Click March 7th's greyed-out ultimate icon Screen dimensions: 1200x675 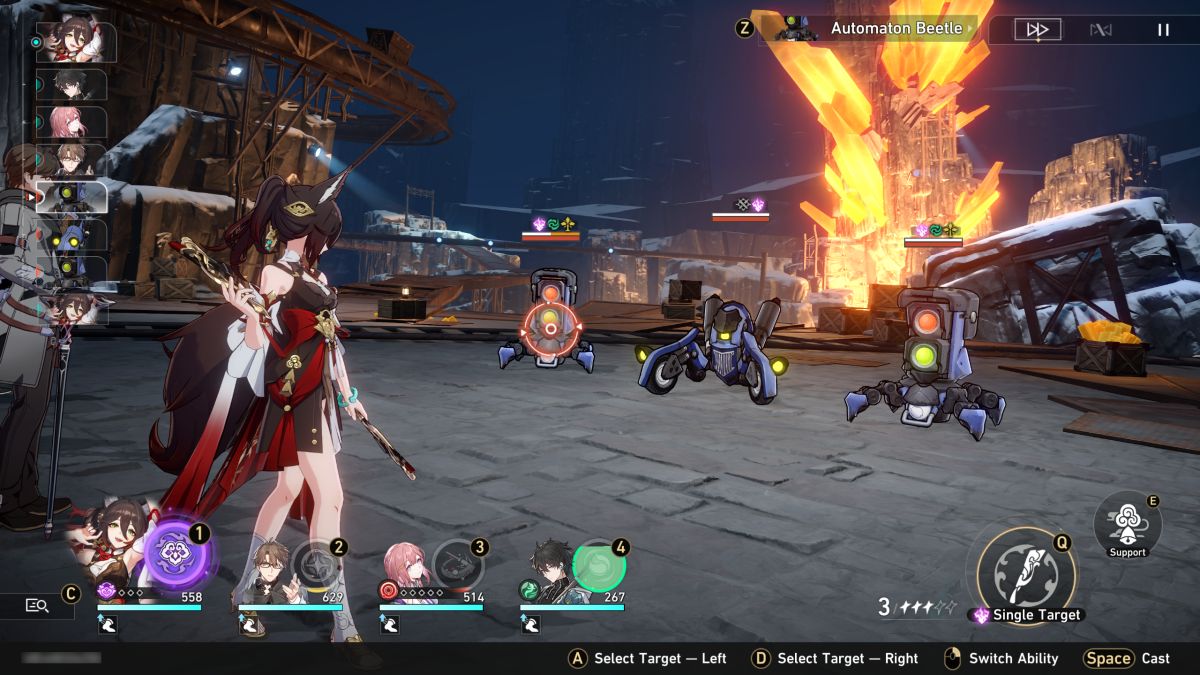(x=458, y=565)
